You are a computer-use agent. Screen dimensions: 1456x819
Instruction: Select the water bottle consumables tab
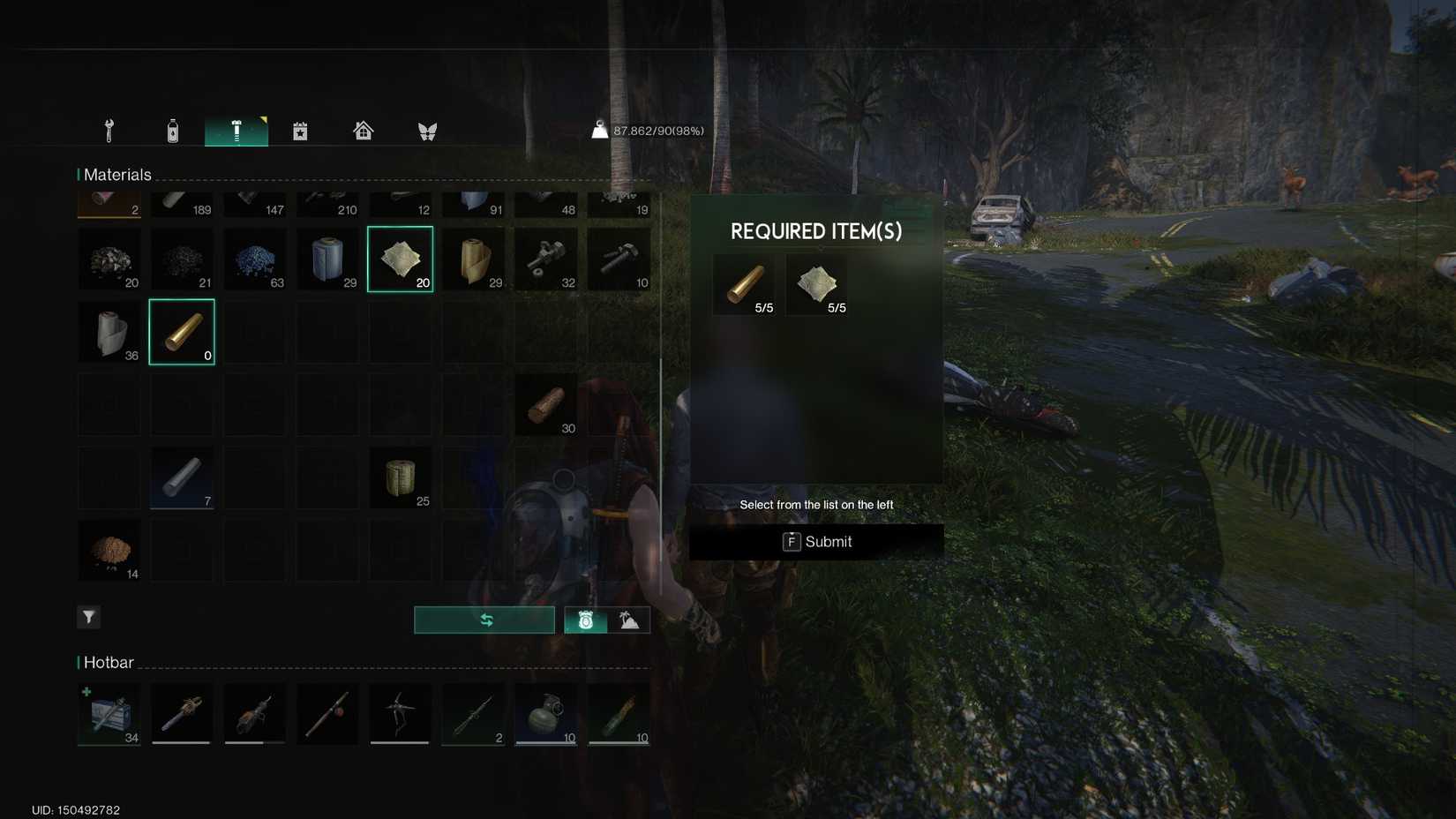pyautogui.click(x=172, y=130)
